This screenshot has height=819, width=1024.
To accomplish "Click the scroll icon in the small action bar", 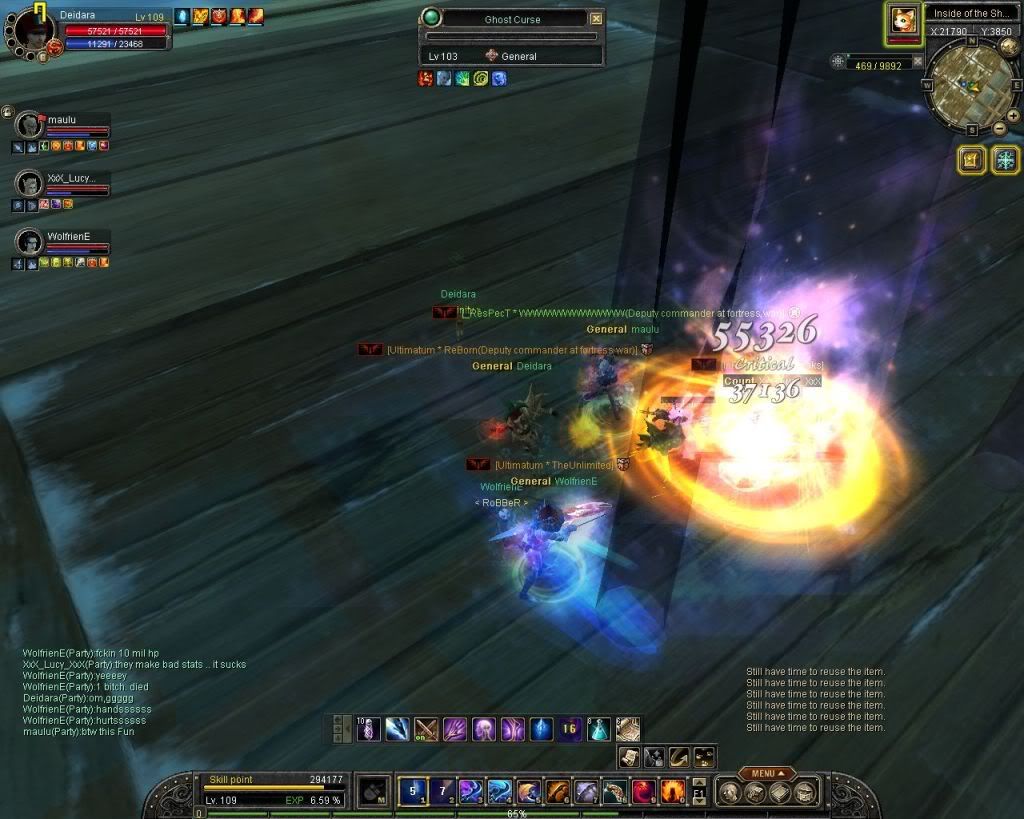I will click(x=630, y=757).
